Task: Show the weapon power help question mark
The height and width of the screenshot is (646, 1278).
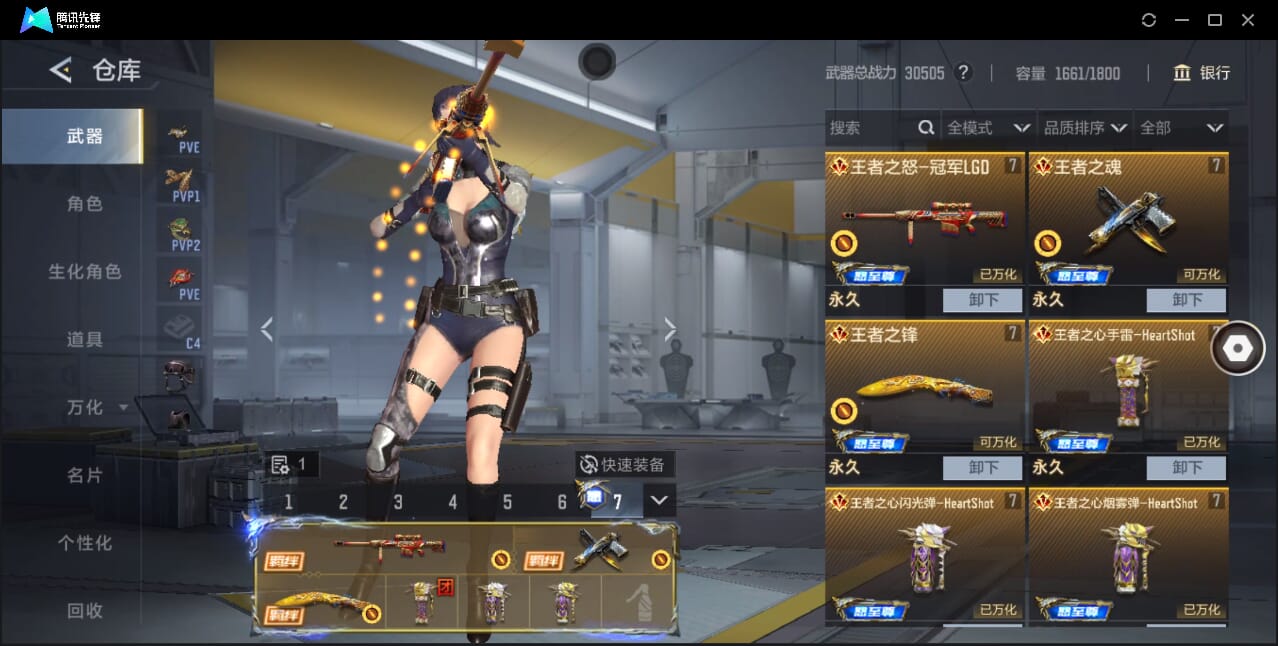Action: tap(963, 73)
